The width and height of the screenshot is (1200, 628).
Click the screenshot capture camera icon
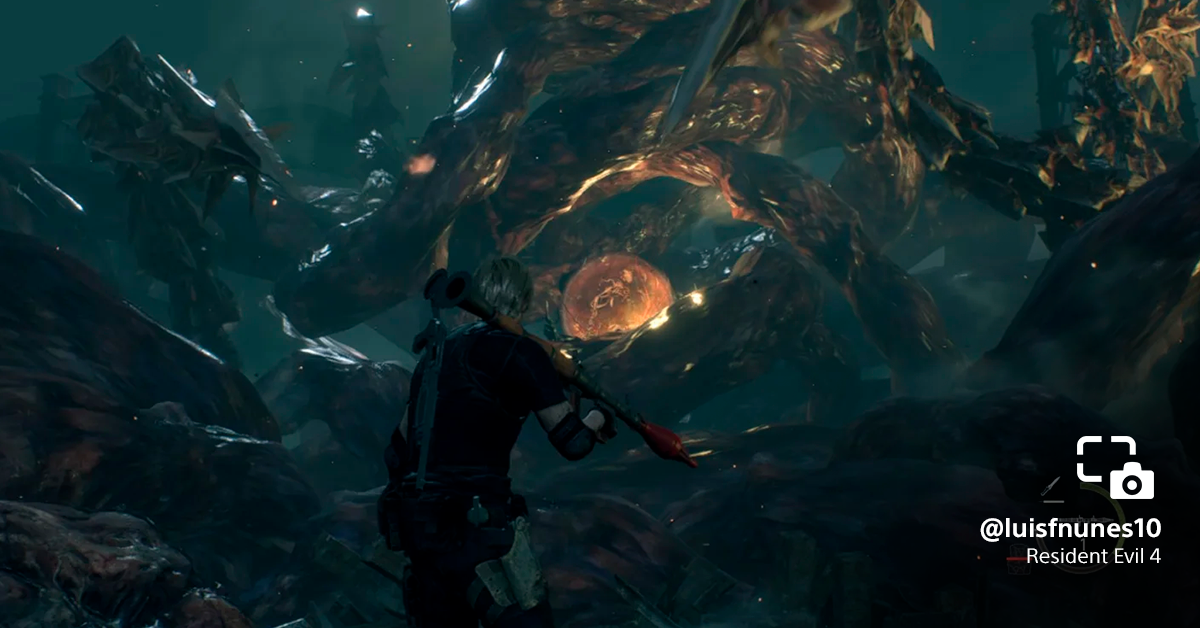pos(1115,467)
